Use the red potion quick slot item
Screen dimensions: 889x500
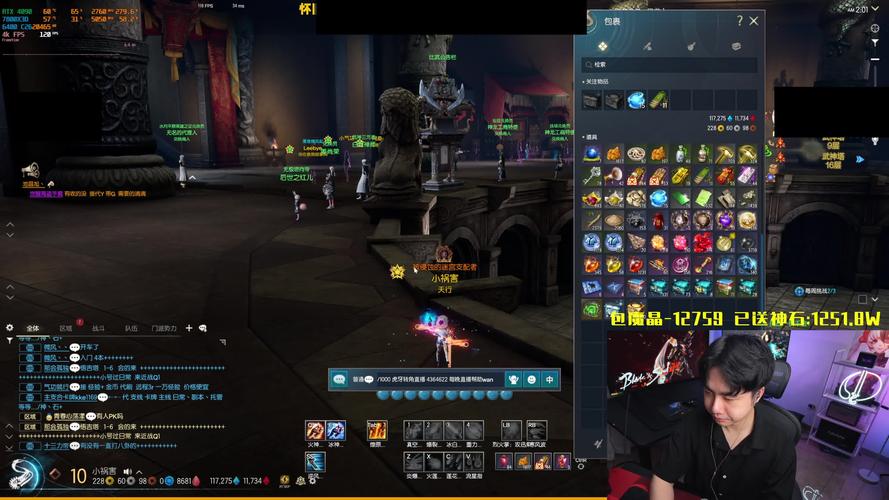pos(504,461)
